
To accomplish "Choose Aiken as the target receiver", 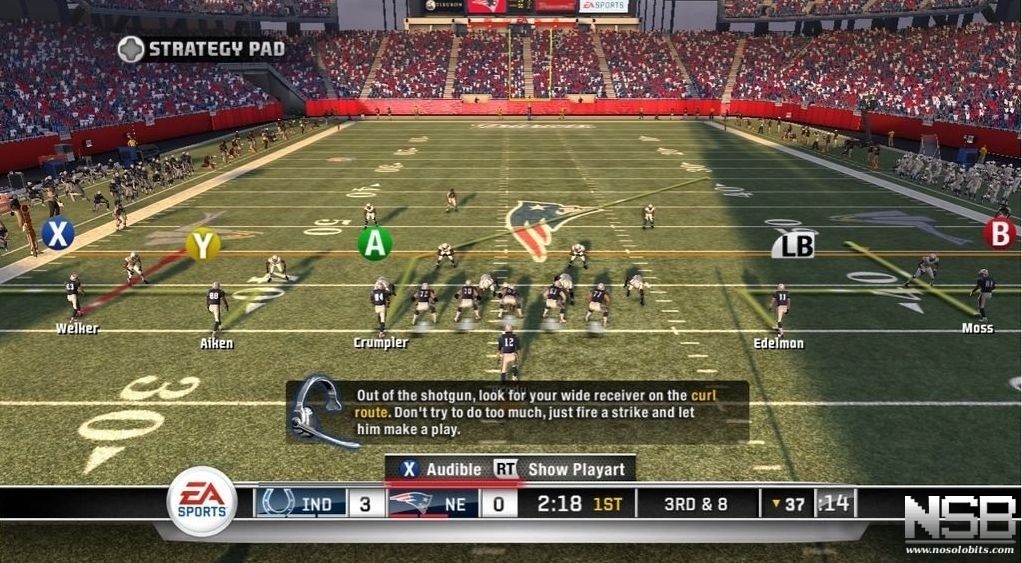I will click(x=216, y=343).
